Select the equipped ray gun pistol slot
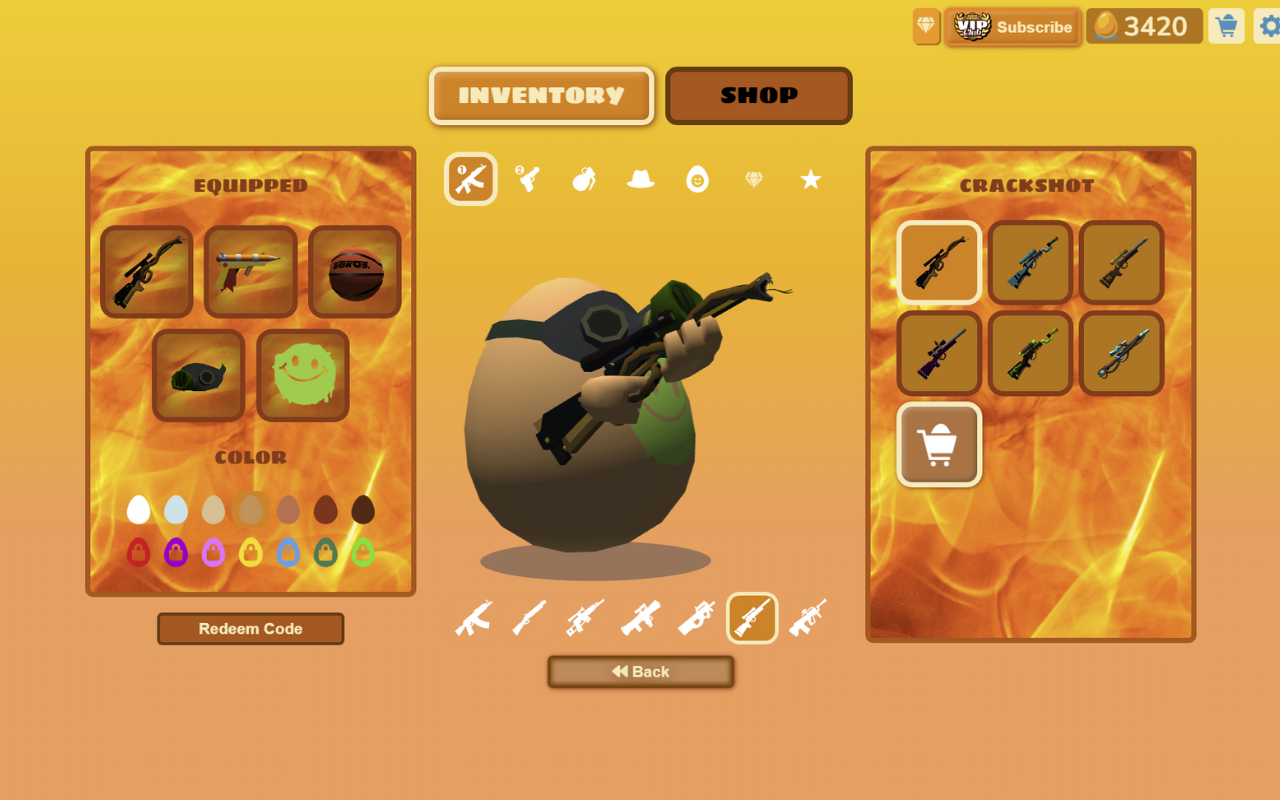The height and width of the screenshot is (800, 1280). (x=250, y=272)
